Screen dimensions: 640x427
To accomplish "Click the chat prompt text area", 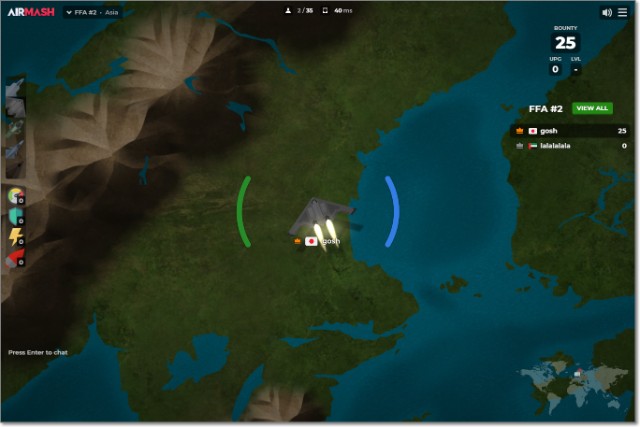I will tap(38, 352).
